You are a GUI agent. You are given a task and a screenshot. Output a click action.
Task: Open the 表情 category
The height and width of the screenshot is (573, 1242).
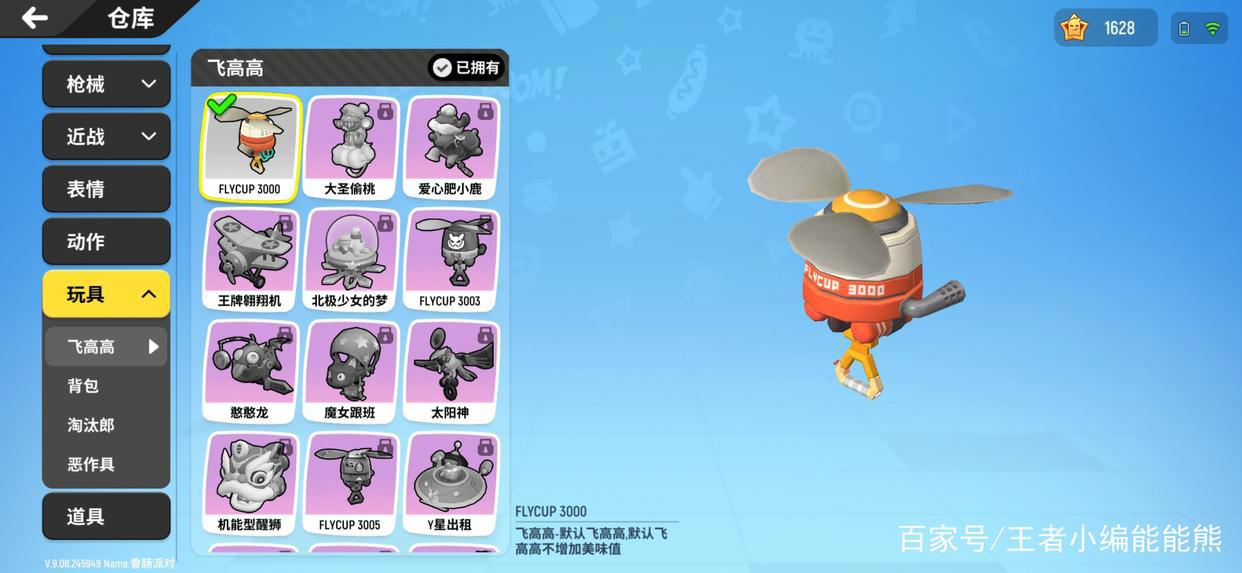coord(106,189)
